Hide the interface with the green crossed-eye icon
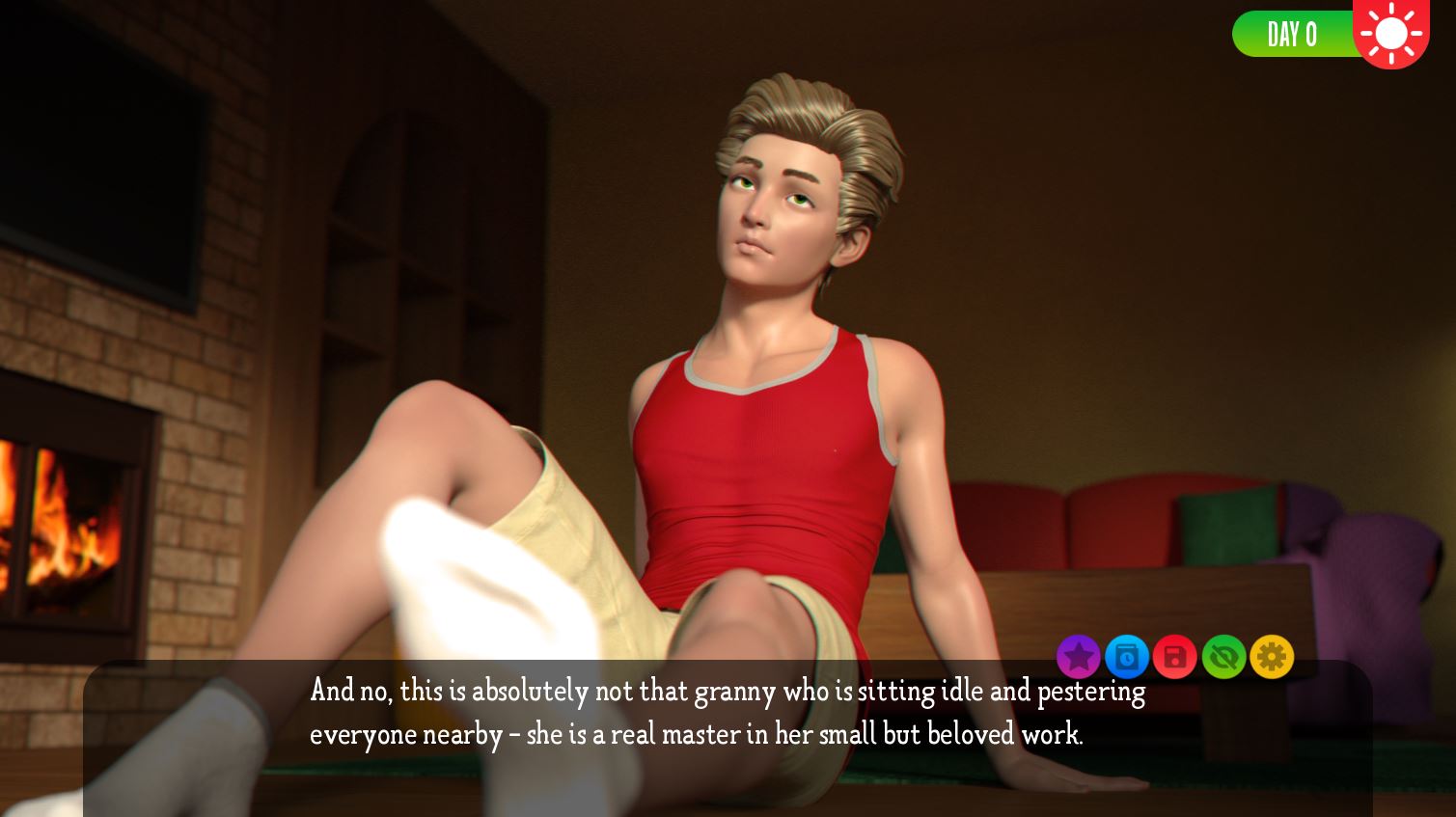 [x=1223, y=657]
